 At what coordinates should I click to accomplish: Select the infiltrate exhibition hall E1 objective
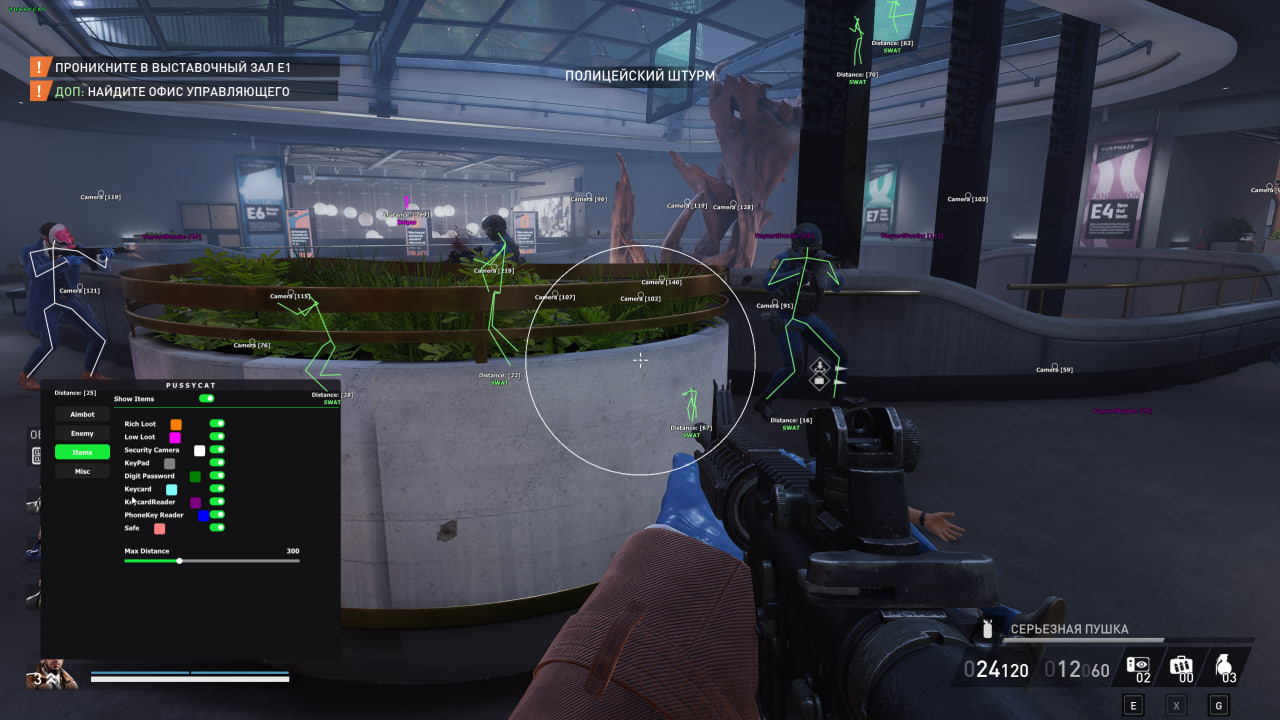tap(172, 68)
